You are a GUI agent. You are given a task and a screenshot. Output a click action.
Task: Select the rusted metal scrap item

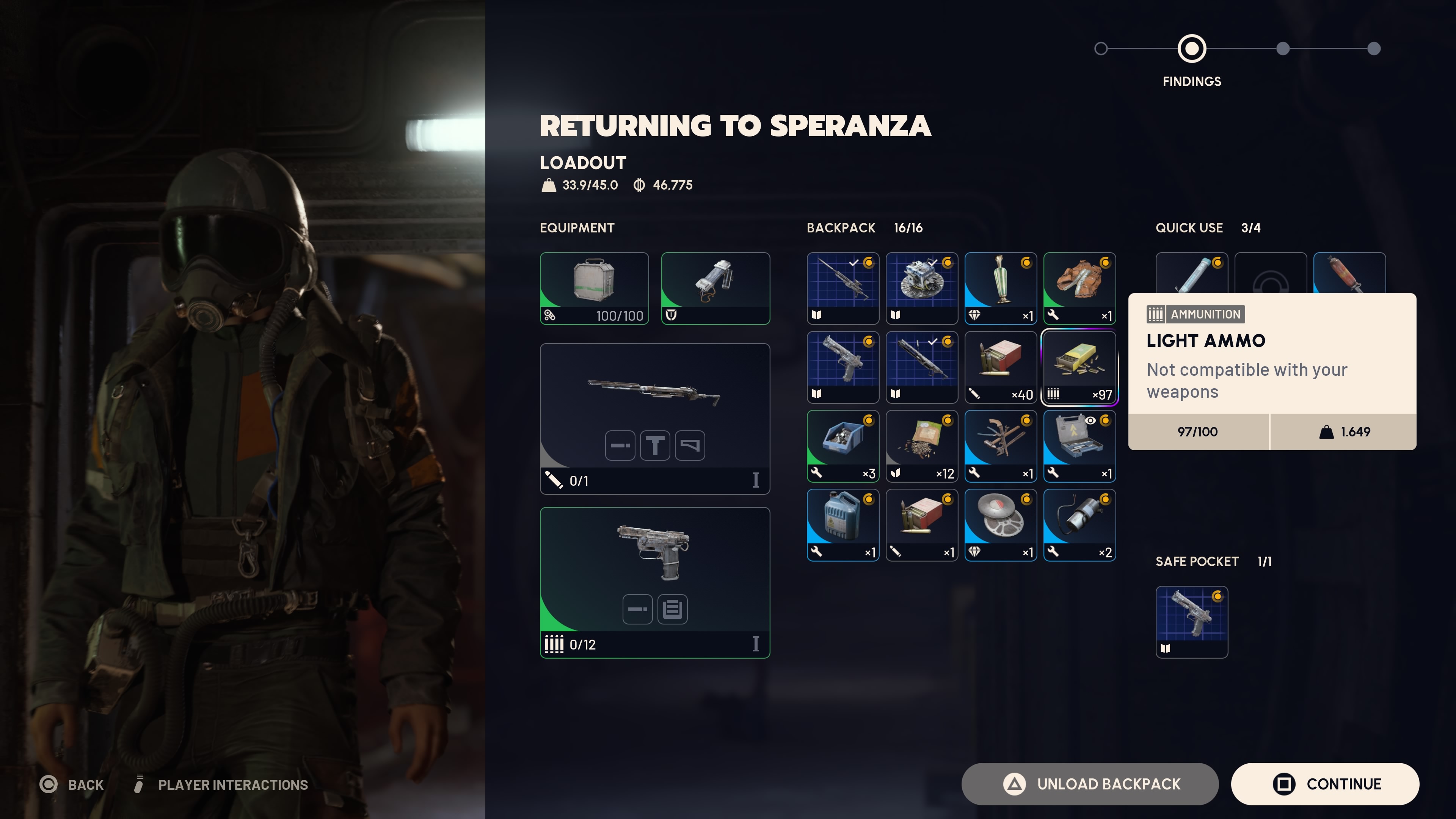pyautogui.click(x=1079, y=288)
